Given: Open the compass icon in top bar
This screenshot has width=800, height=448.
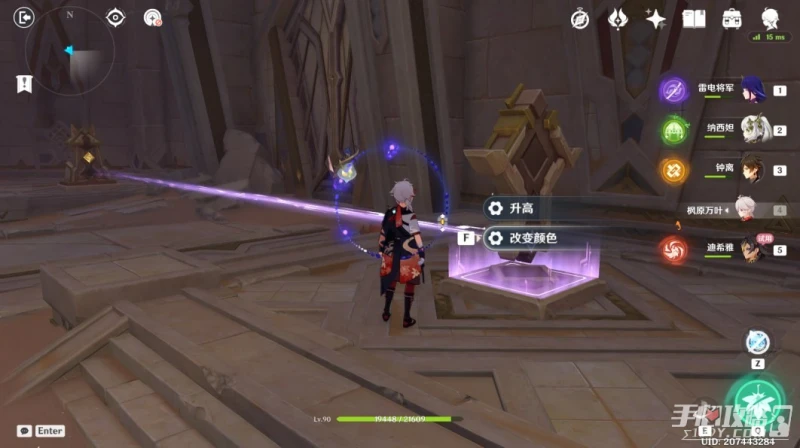Looking at the screenshot, I should pos(580,19).
